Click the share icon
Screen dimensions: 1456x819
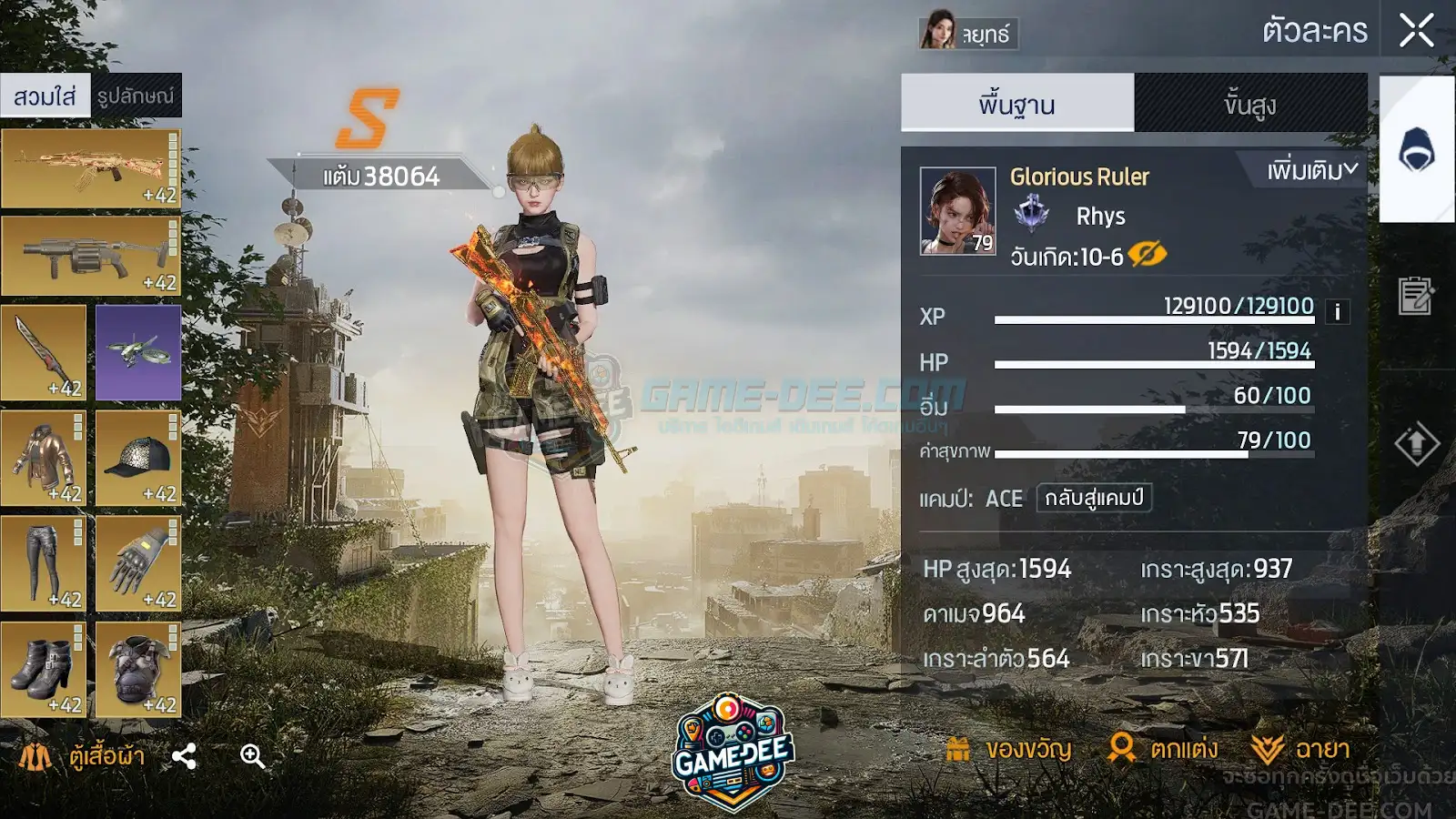(x=184, y=756)
